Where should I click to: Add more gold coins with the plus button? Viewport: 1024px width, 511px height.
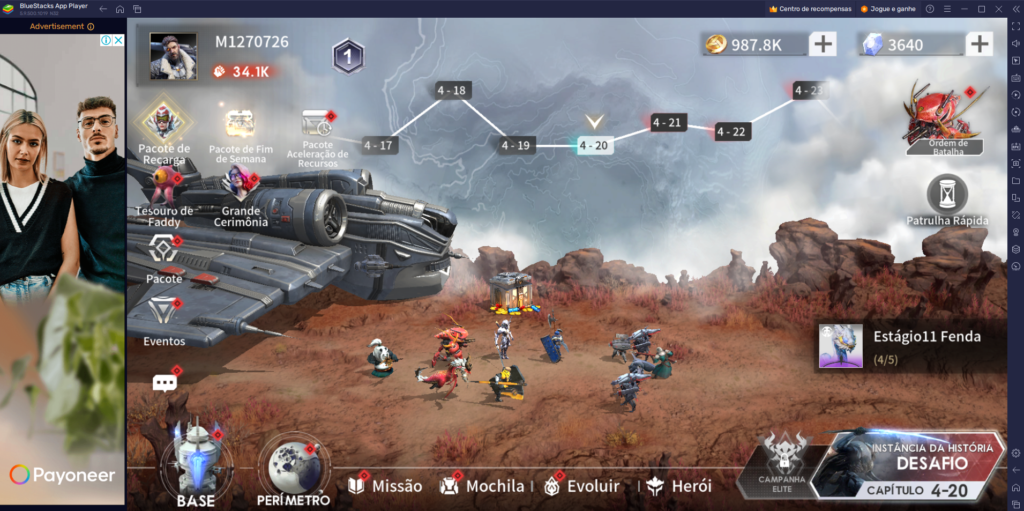(x=822, y=44)
